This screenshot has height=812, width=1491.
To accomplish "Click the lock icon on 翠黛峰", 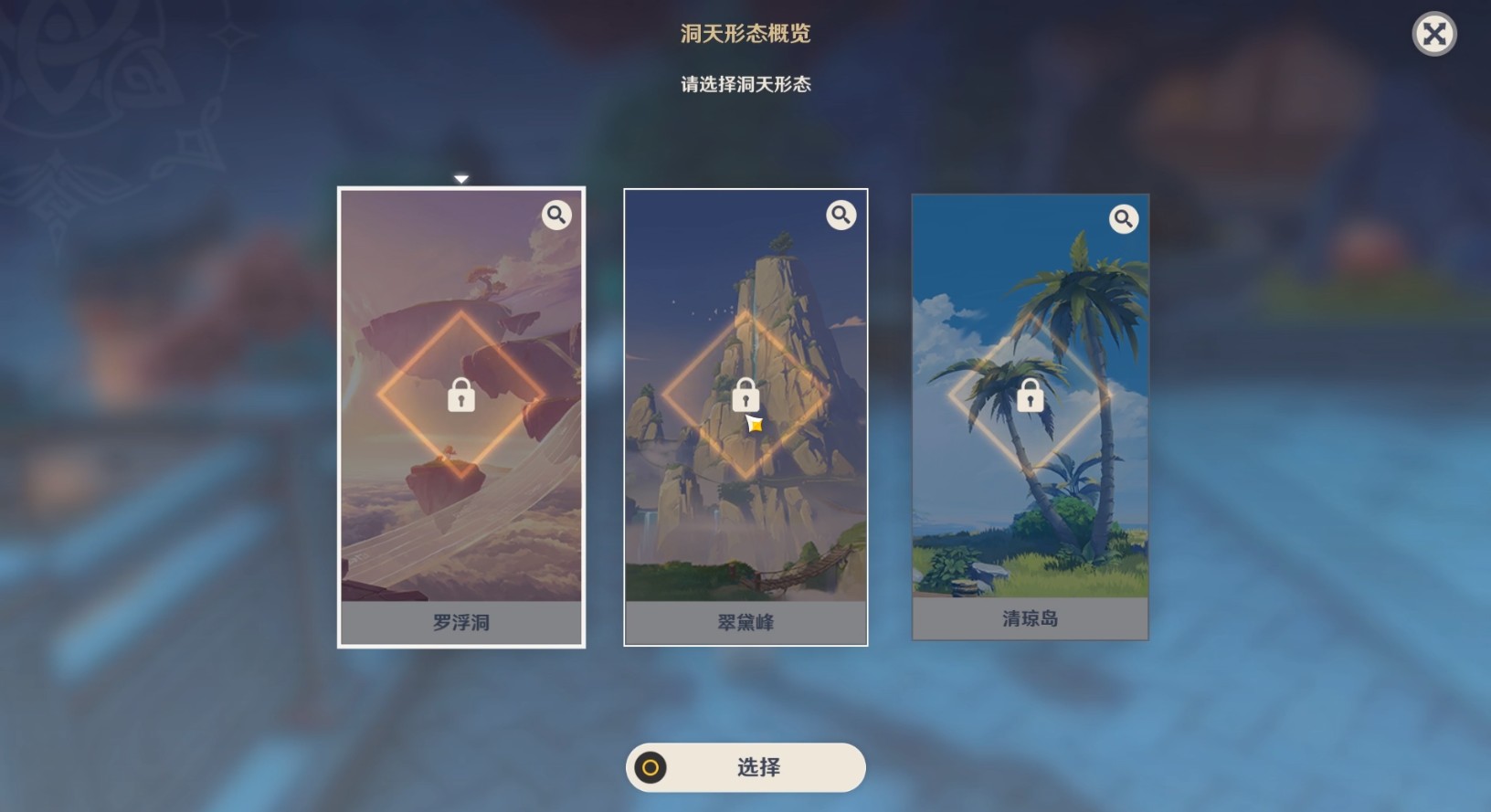I will (x=745, y=395).
